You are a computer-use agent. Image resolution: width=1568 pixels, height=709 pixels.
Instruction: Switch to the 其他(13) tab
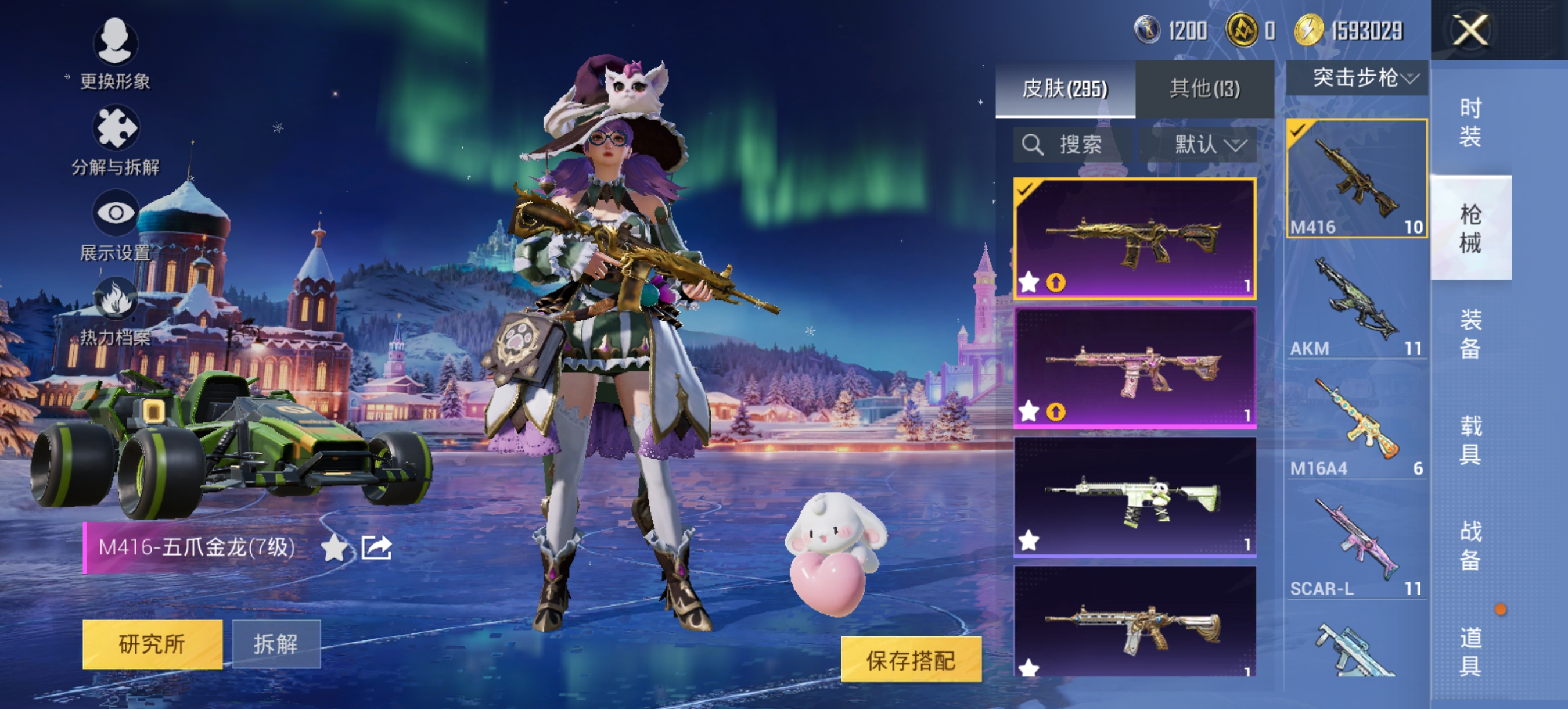click(x=1204, y=89)
